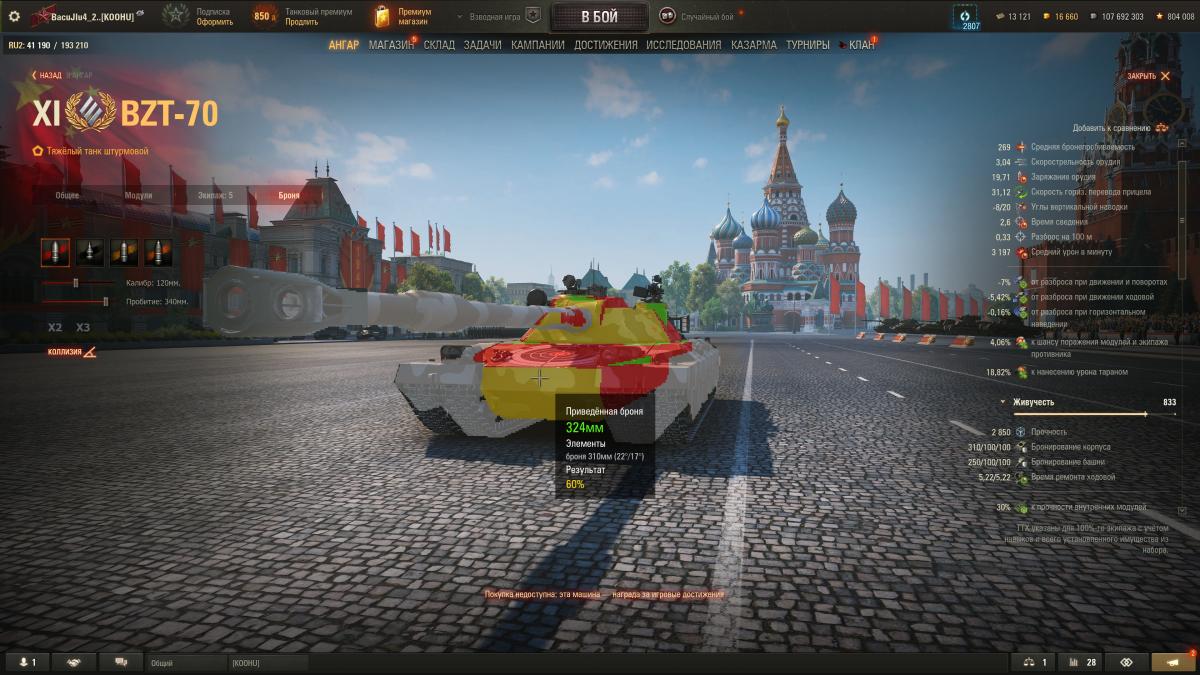Open the ДОСТИЖЕНИЯ achievements menu
Screen dimensions: 1200x675
[605, 45]
